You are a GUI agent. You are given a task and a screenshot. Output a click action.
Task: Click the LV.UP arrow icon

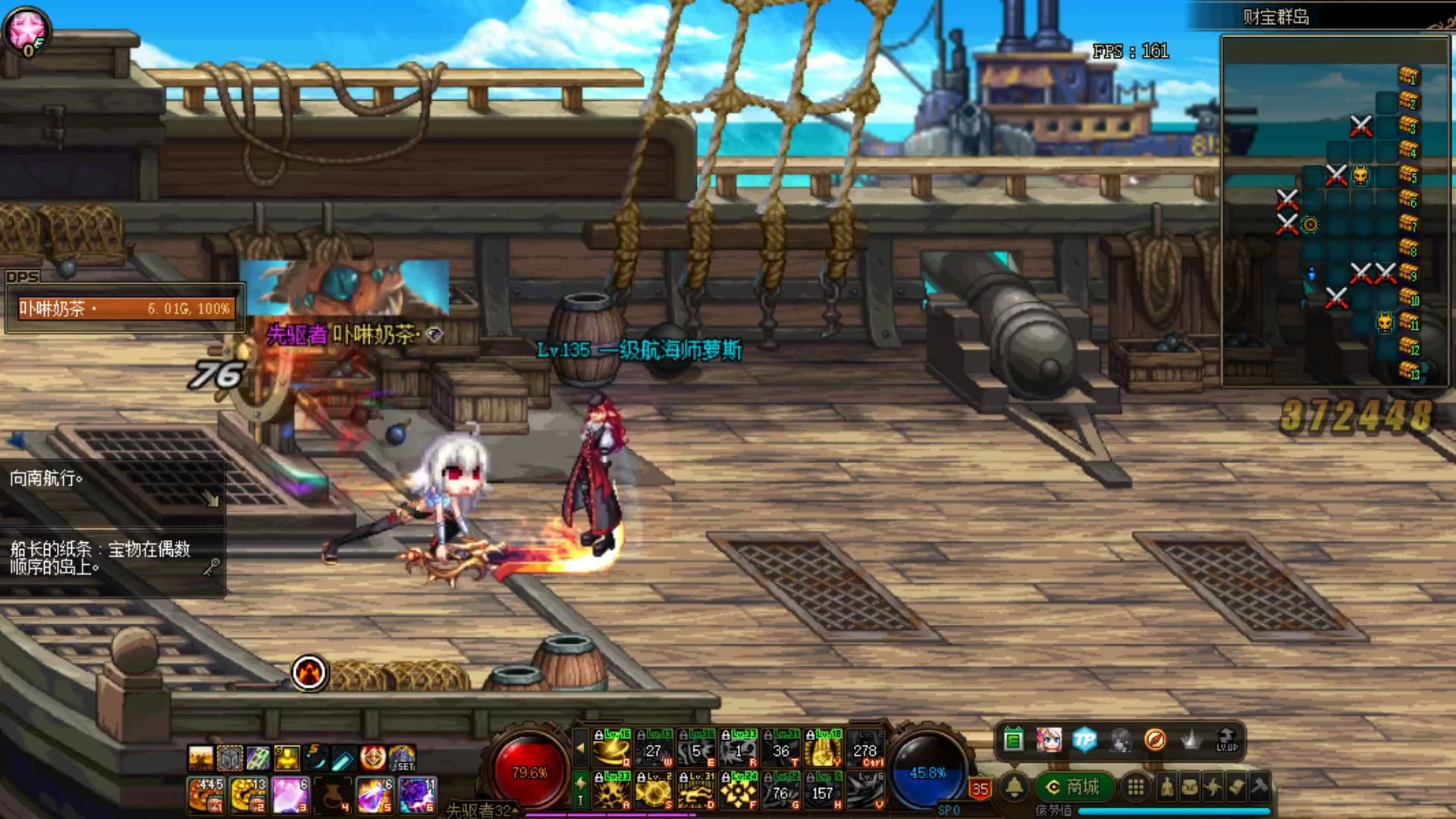[1226, 739]
